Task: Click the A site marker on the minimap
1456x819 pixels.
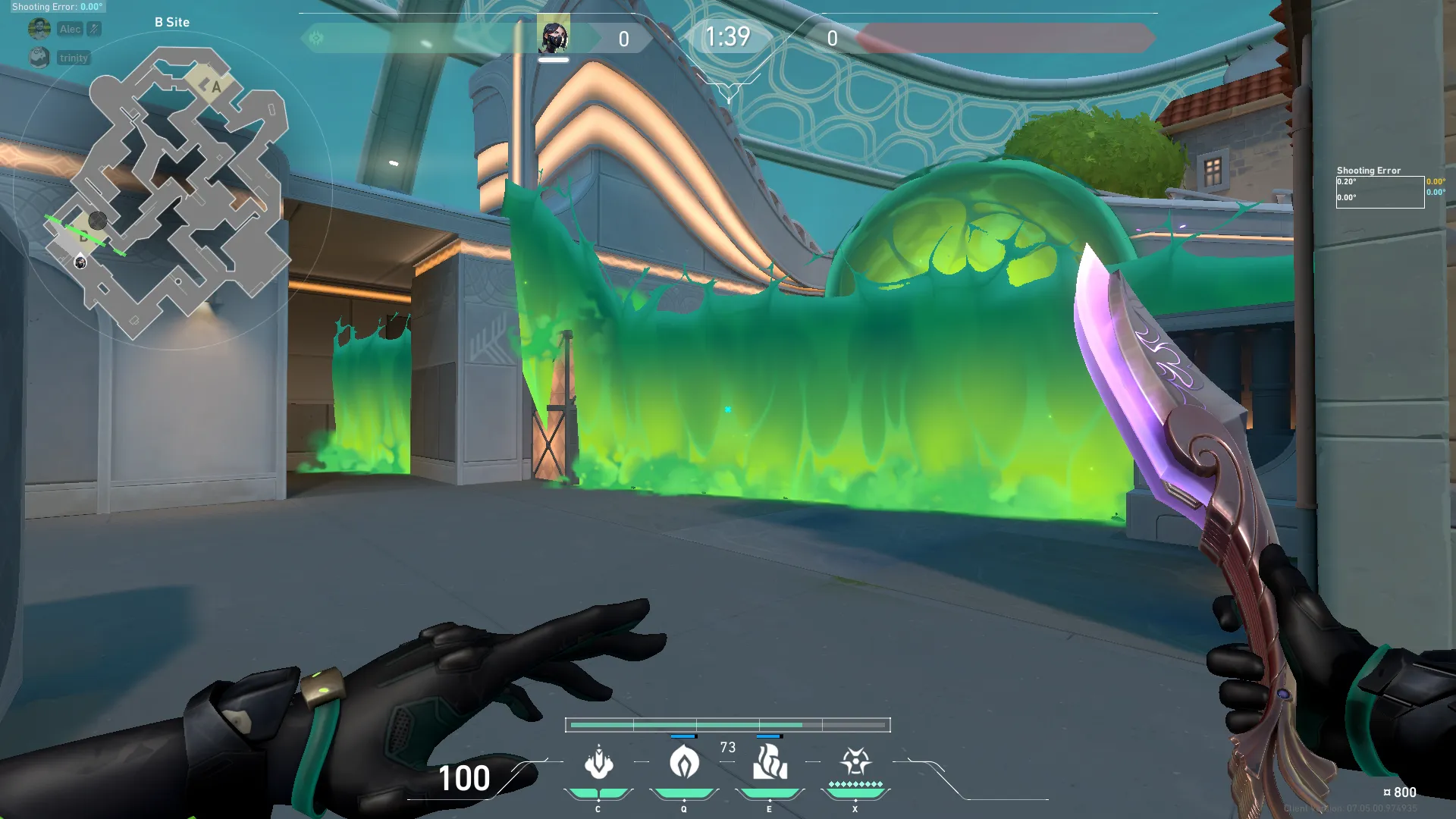Action: click(x=215, y=86)
